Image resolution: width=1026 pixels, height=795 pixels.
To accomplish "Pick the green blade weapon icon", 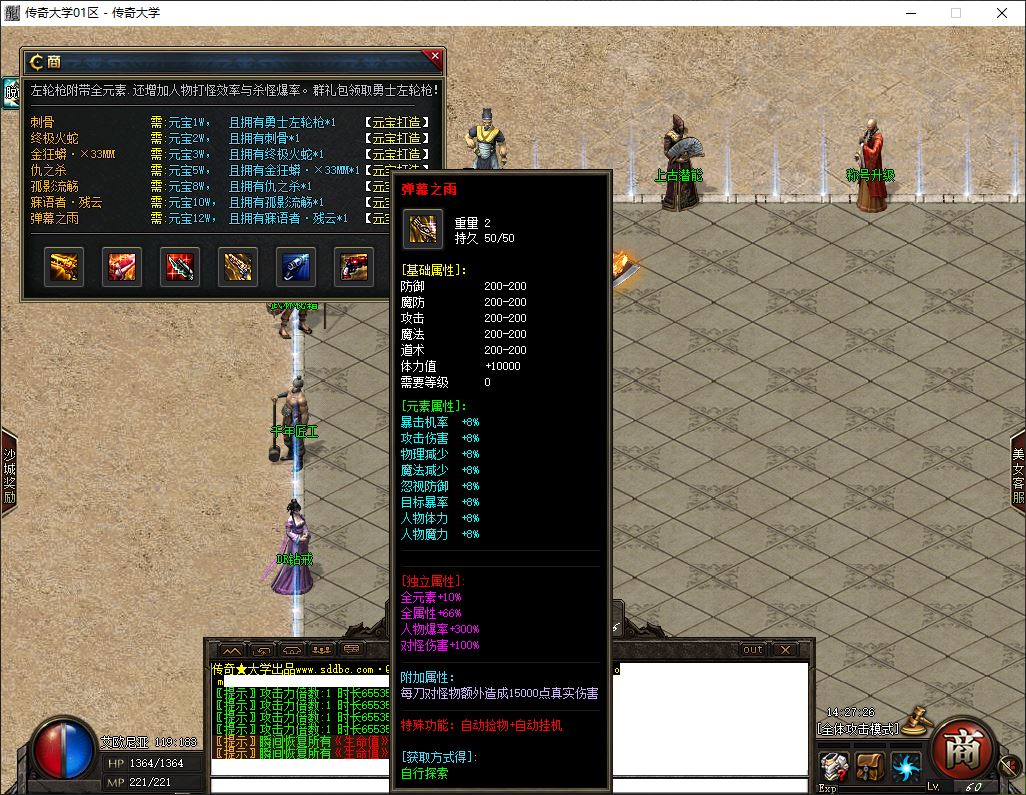I will [x=181, y=265].
